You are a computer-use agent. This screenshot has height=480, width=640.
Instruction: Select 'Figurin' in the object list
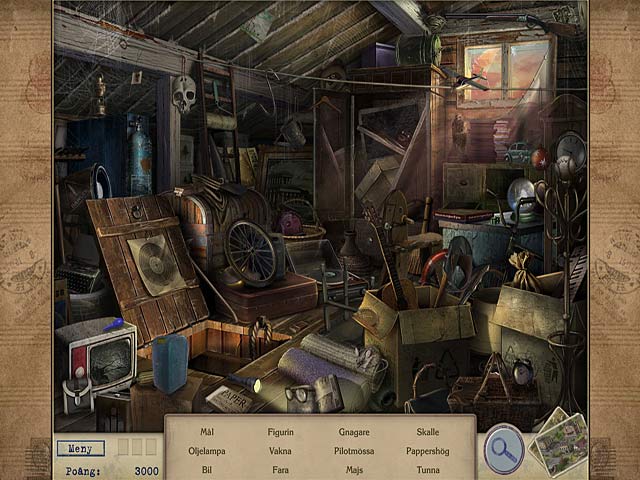281,432
